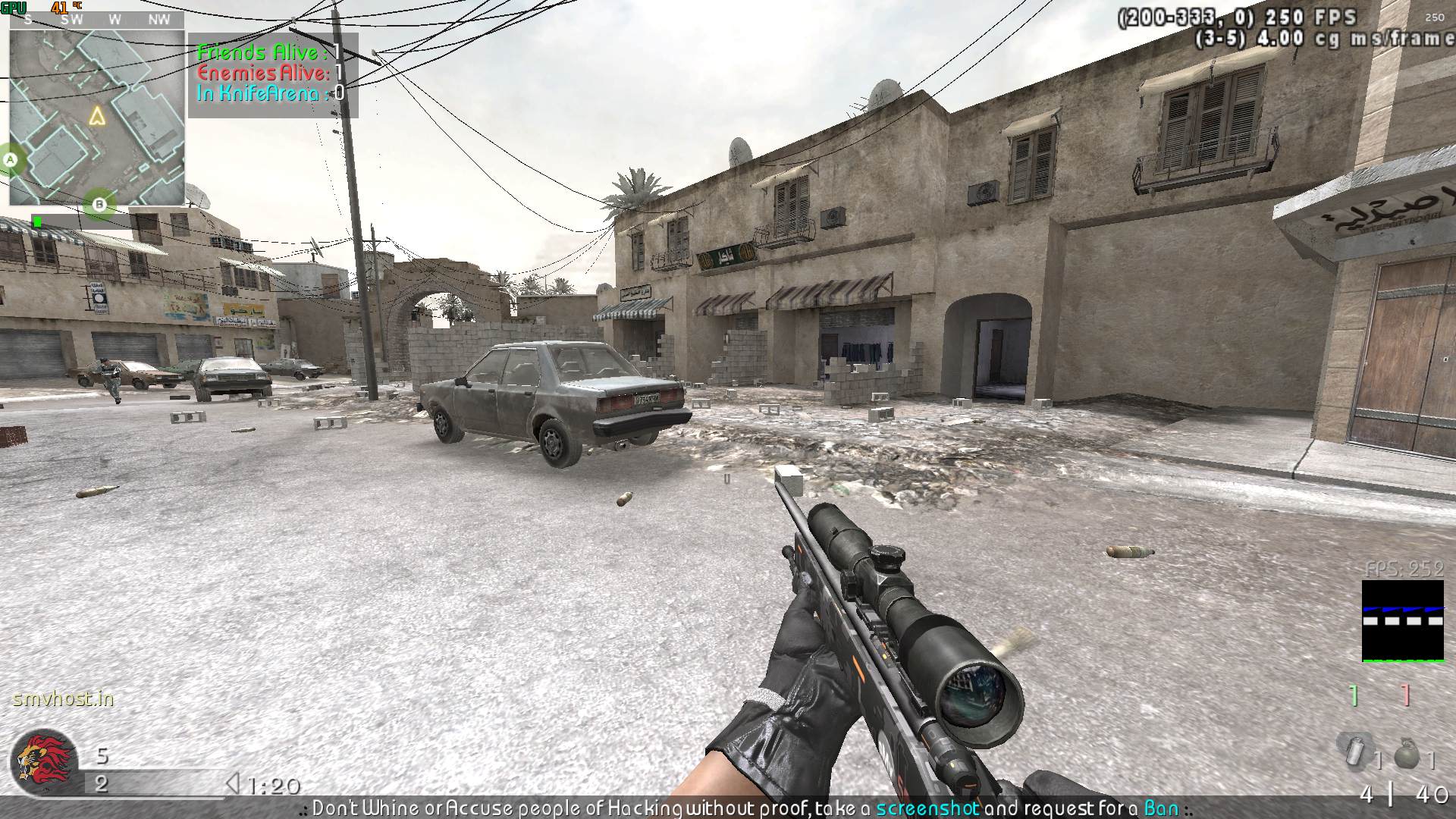Click the minimap in the corner
Image resolution: width=1456 pixels, height=819 pixels.
click(x=96, y=118)
